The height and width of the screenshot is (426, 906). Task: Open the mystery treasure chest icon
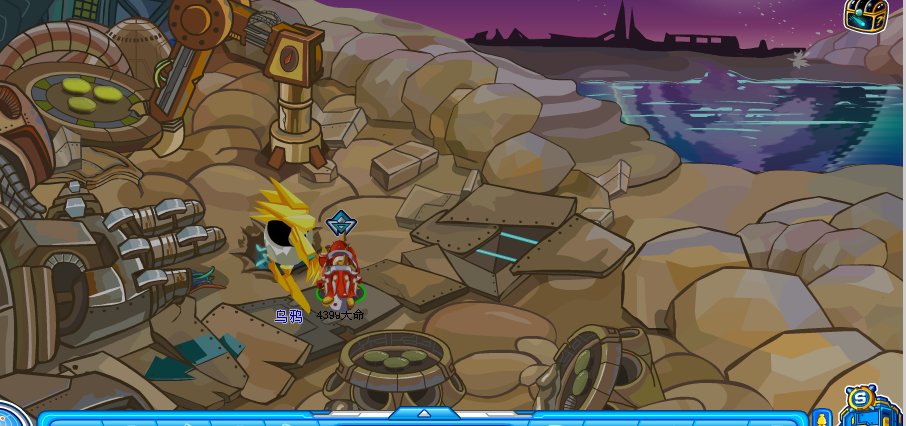click(x=865, y=15)
